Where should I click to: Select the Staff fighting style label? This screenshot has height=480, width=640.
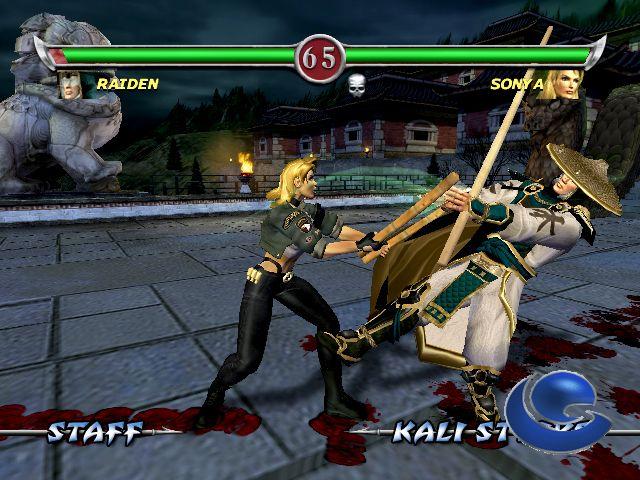pos(94,432)
